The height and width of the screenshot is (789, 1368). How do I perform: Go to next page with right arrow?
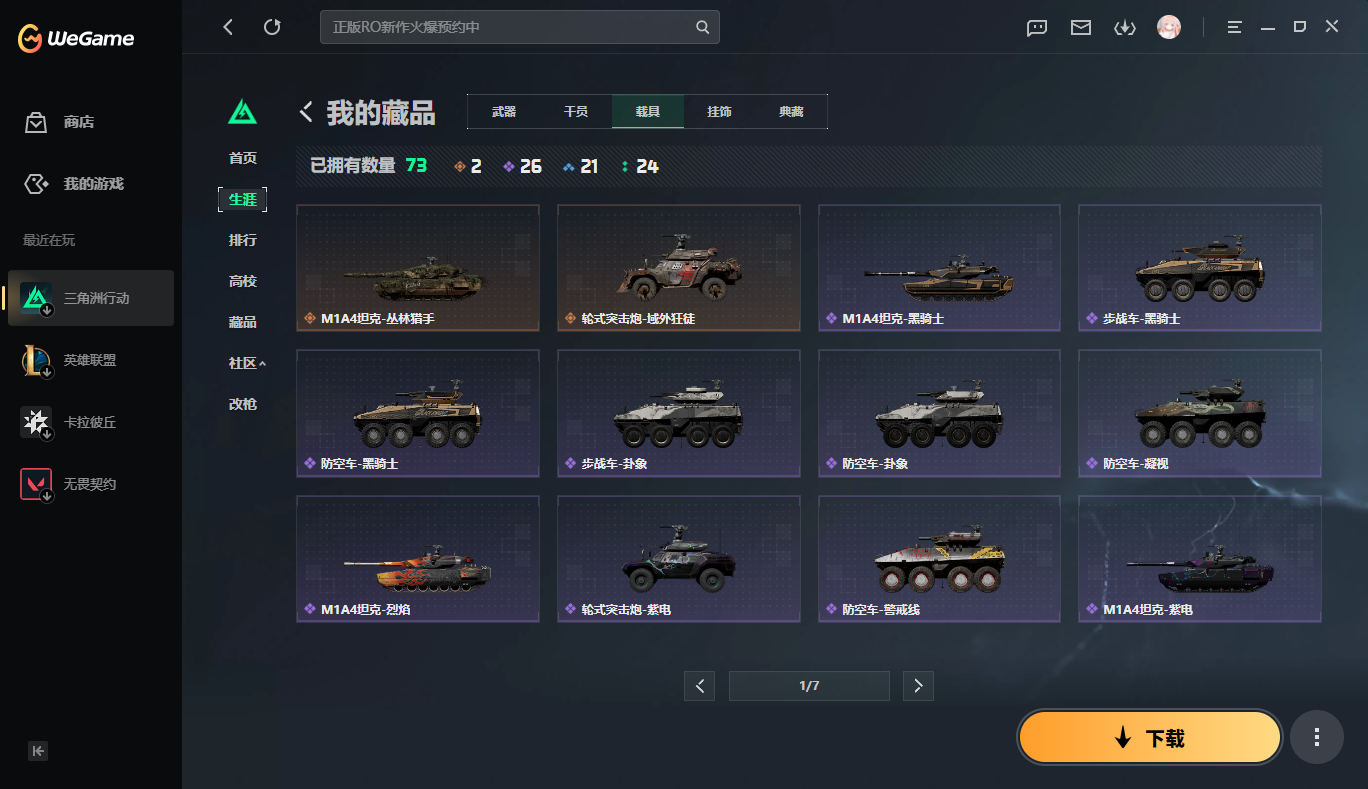[918, 686]
